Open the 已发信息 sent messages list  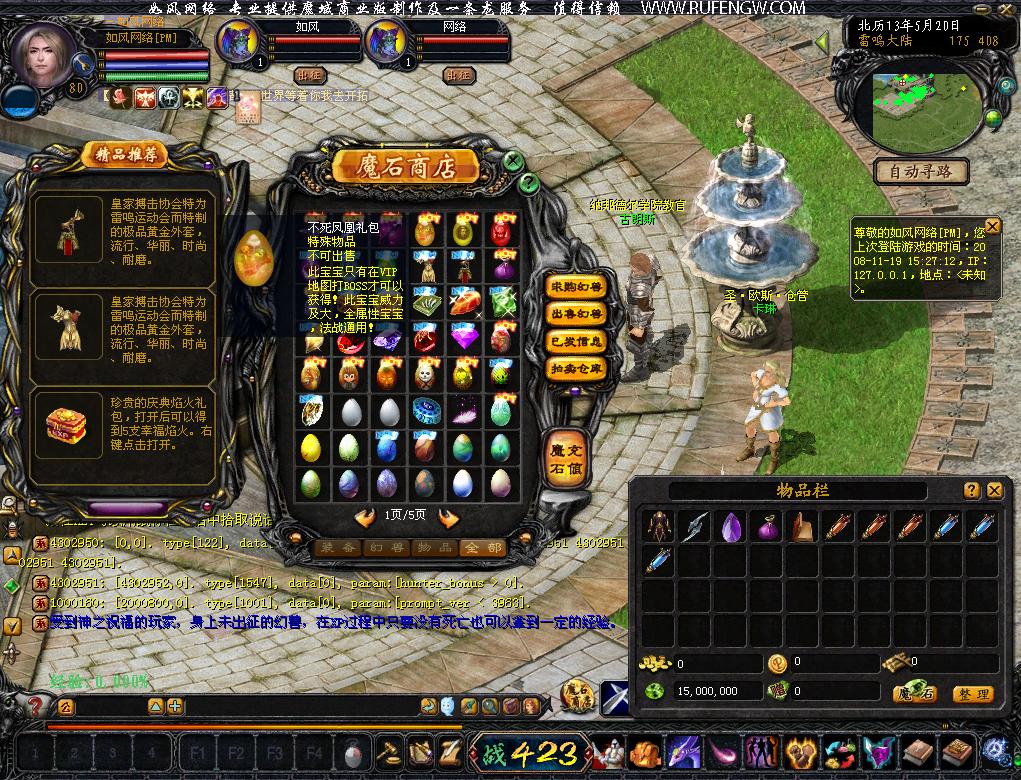tap(577, 341)
